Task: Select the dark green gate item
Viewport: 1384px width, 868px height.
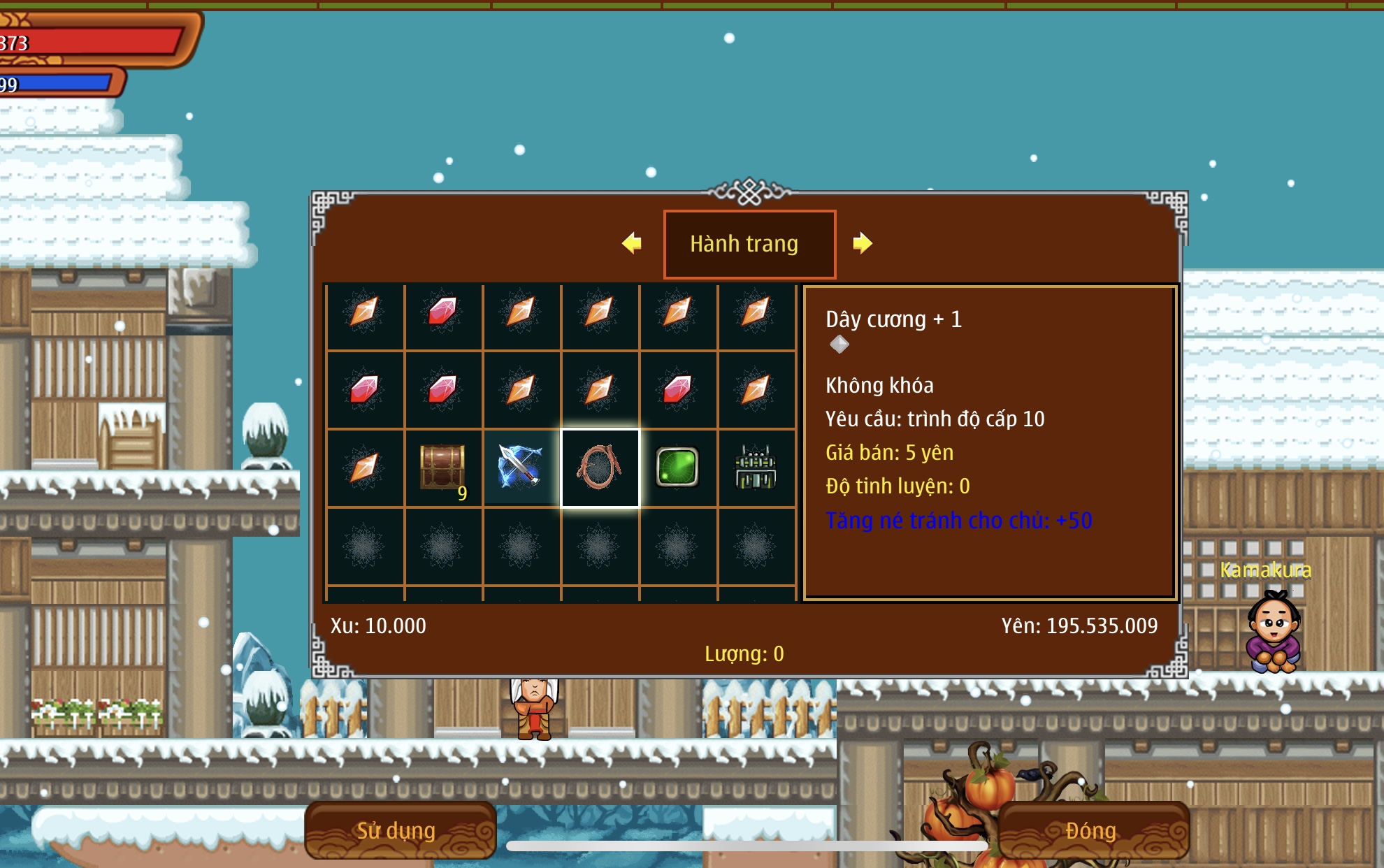Action: [756, 468]
